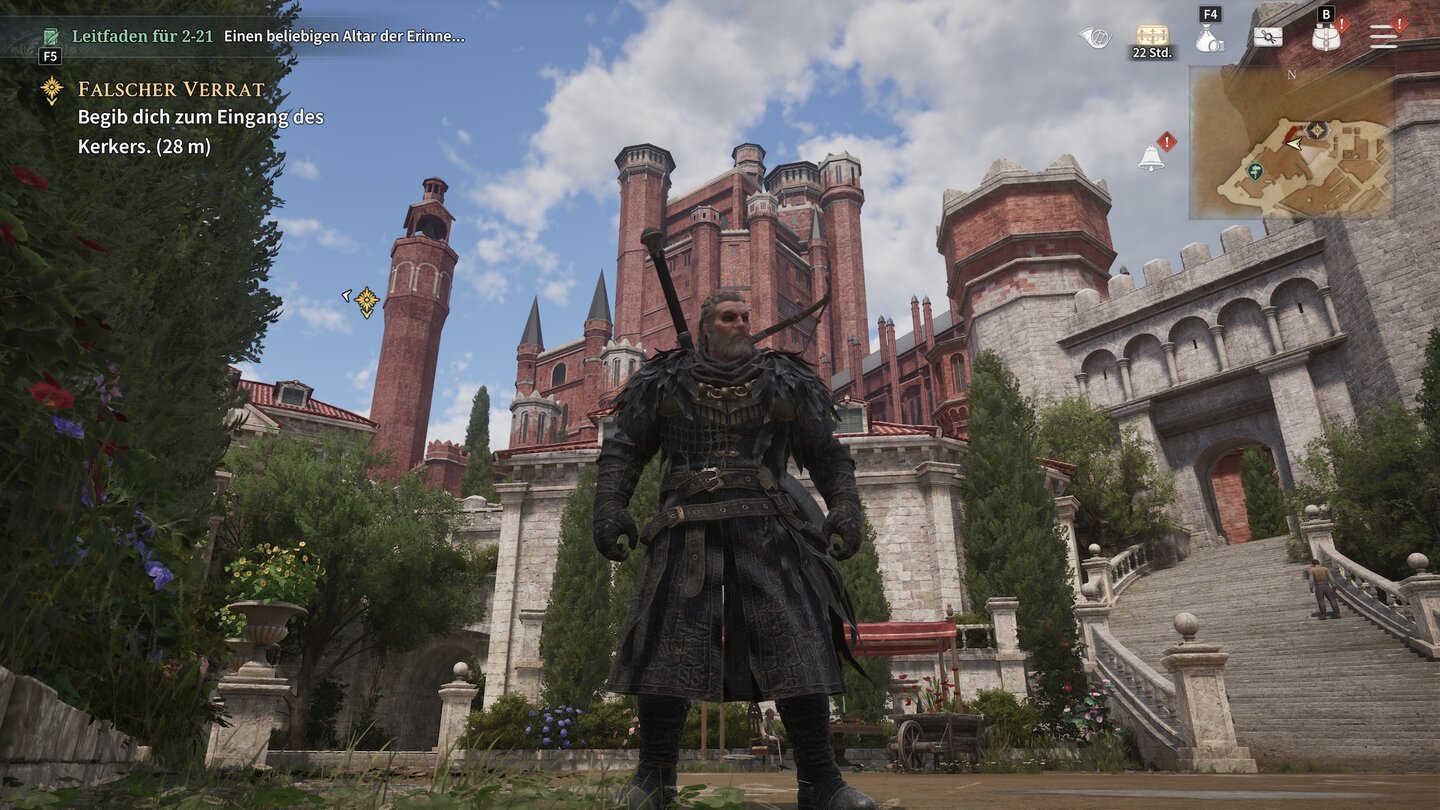Click the green signpost marker on minimap

pyautogui.click(x=1255, y=171)
